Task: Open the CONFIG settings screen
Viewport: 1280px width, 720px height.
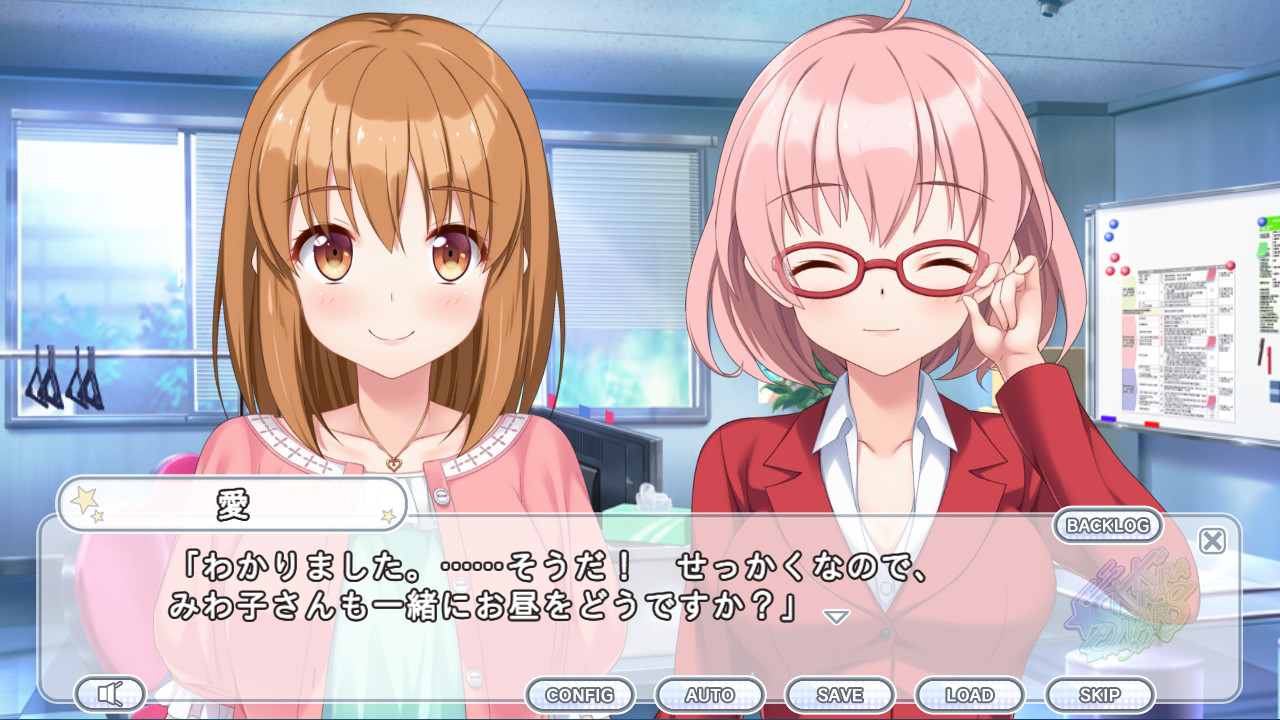Action: (x=579, y=693)
